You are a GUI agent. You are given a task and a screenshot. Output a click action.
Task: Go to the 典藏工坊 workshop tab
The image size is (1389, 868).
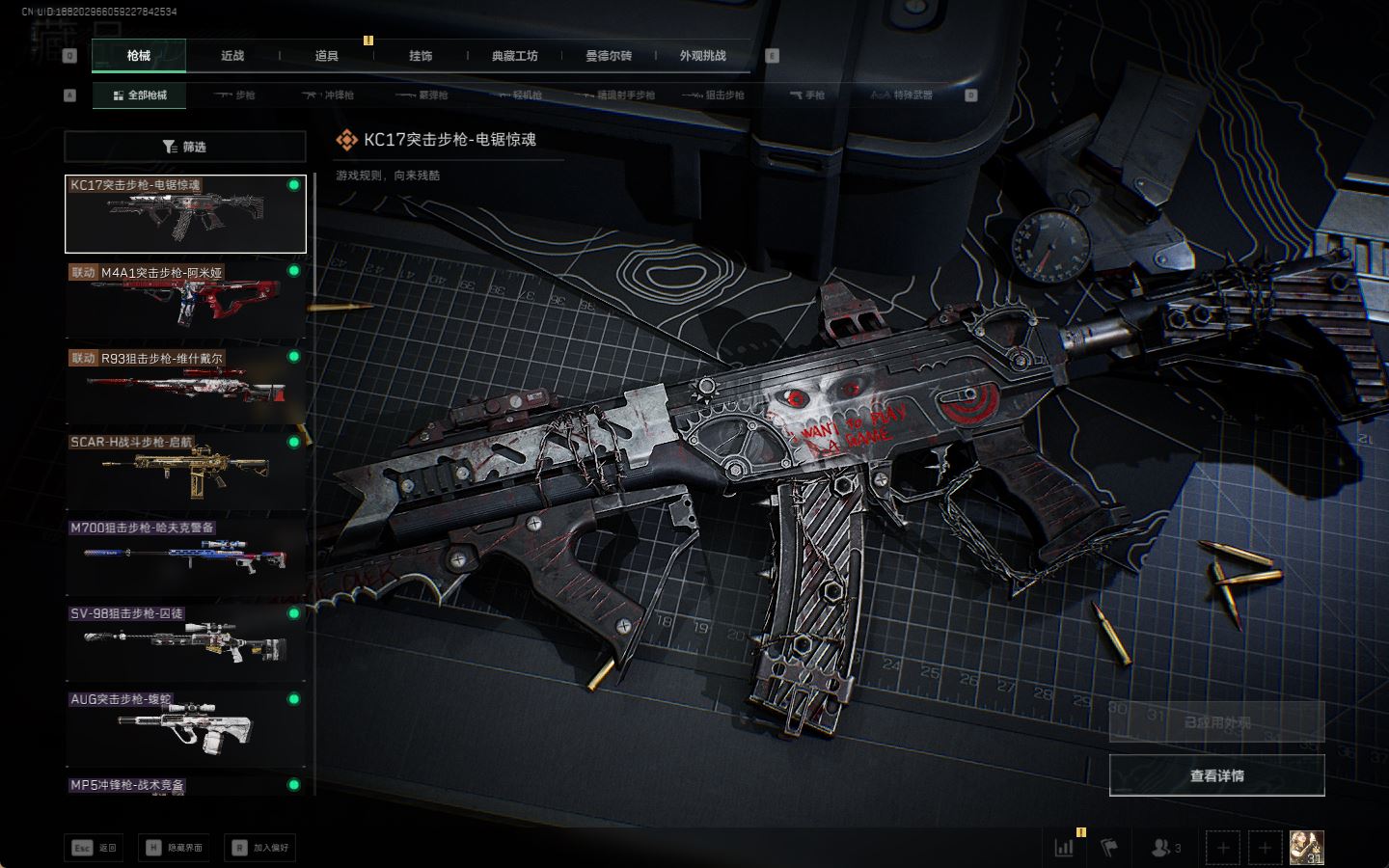click(x=514, y=56)
